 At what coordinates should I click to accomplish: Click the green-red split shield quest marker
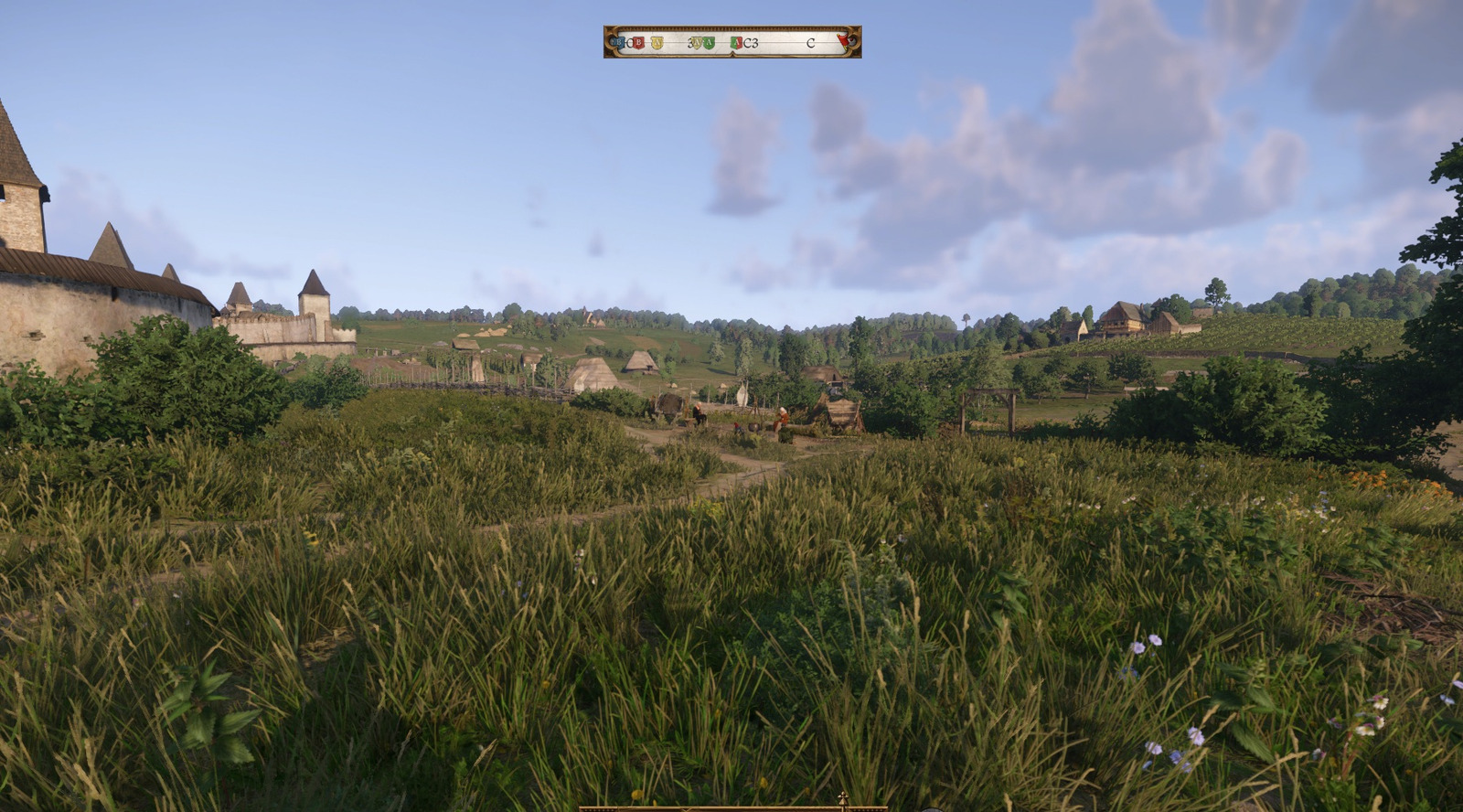point(736,43)
